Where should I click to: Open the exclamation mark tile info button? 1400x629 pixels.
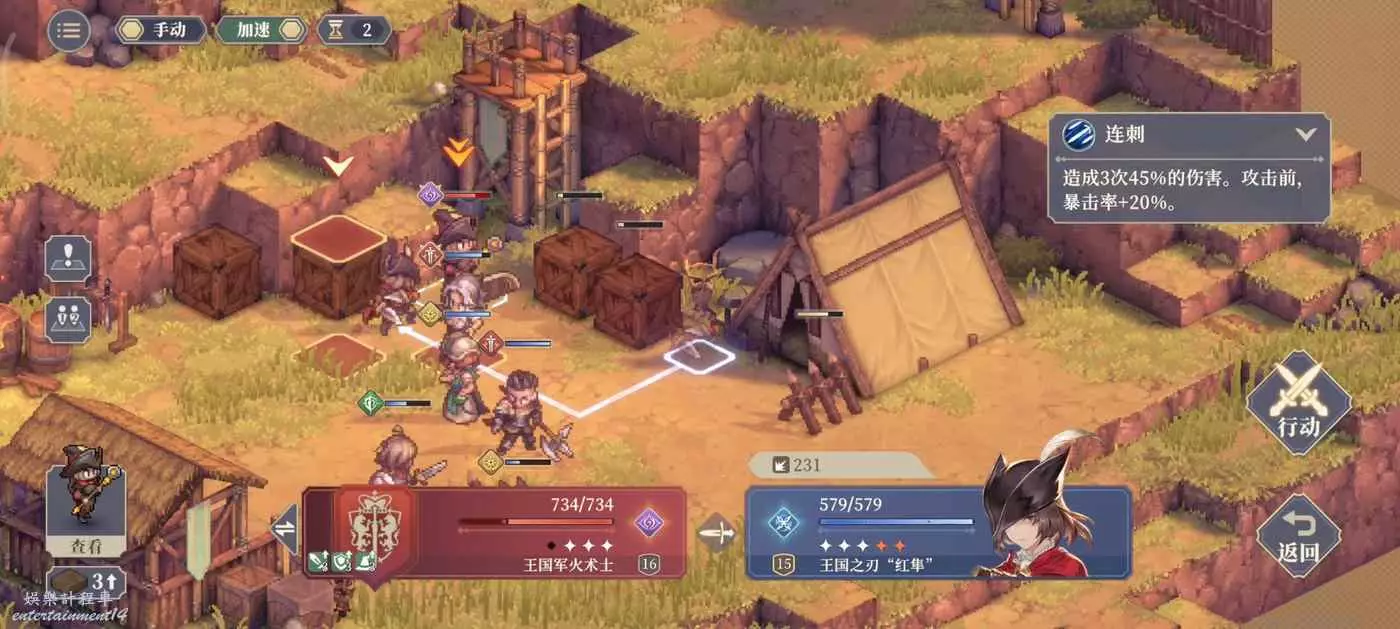tap(68, 259)
